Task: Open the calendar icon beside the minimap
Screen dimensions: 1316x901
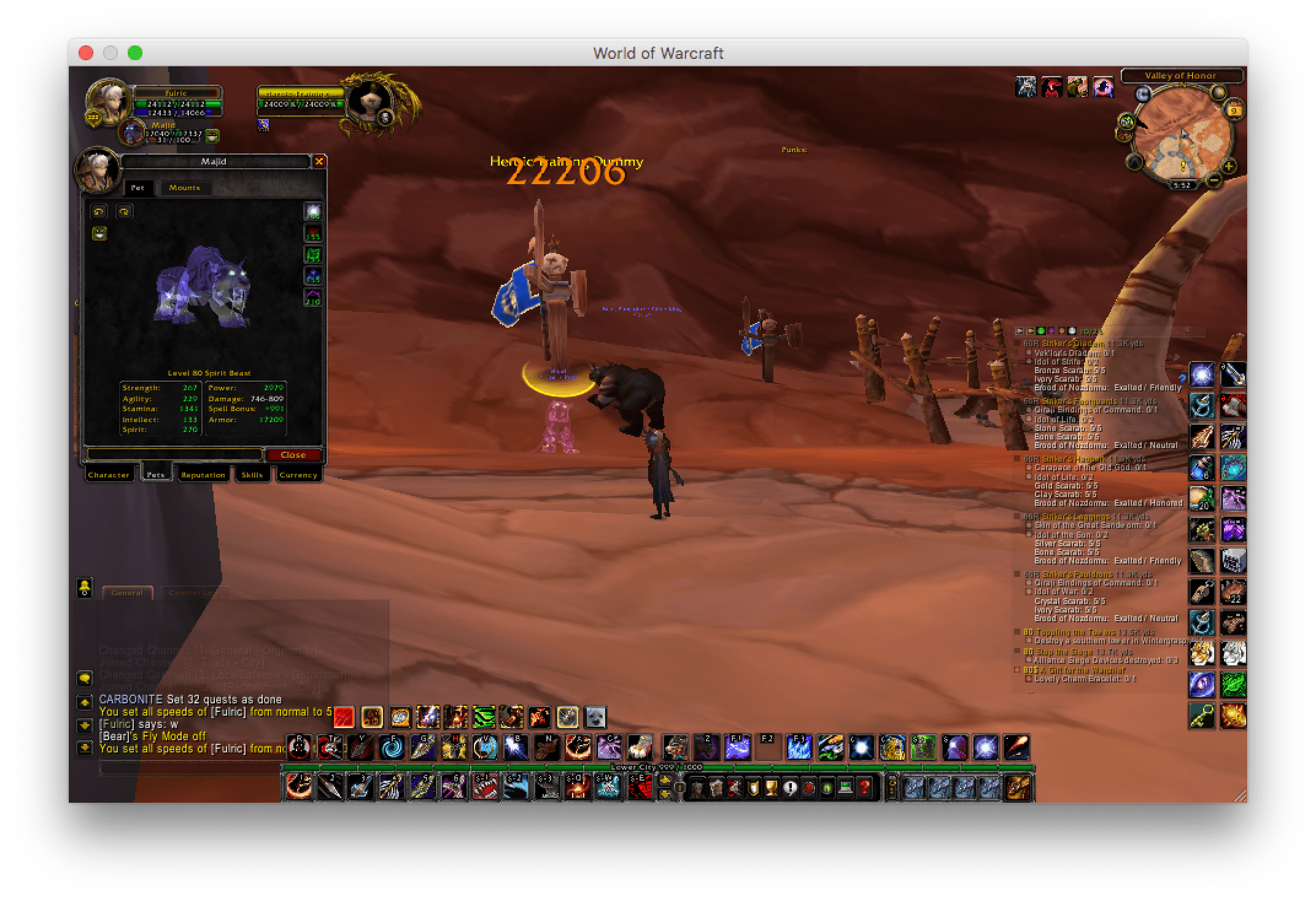Action: [x=1234, y=110]
